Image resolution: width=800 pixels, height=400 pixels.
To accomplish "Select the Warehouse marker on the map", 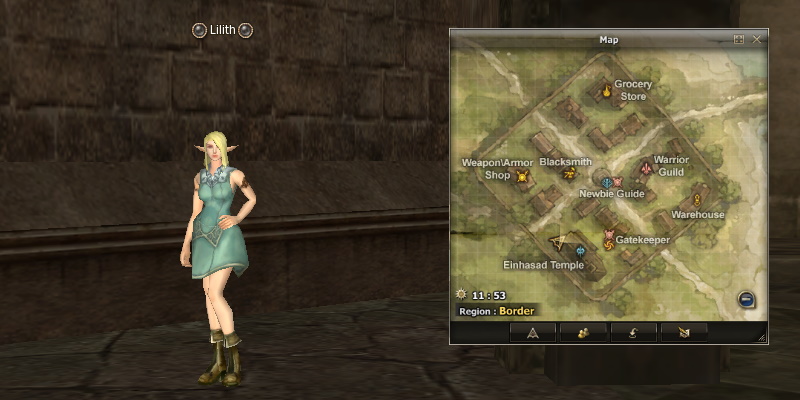I will (696, 201).
